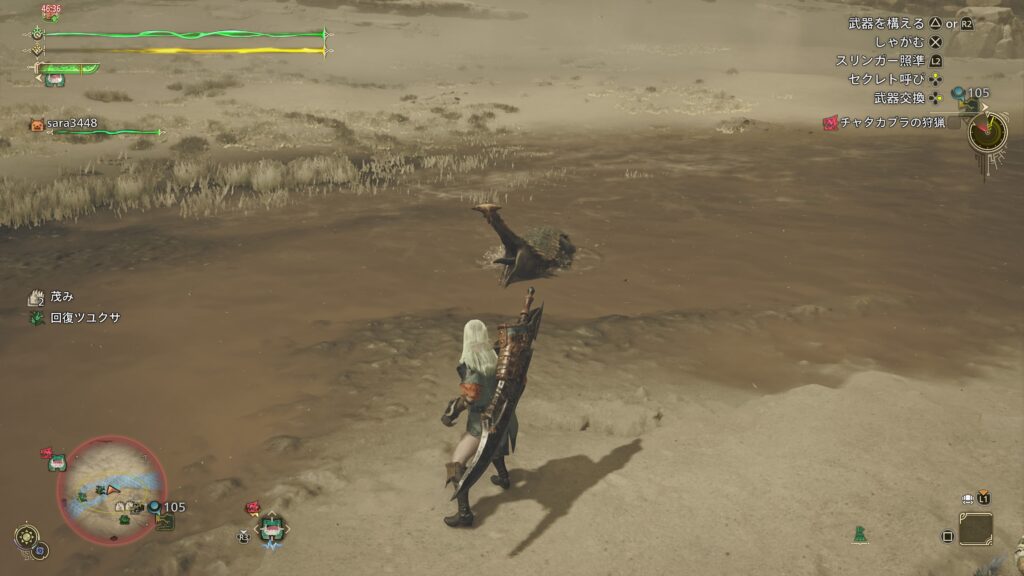This screenshot has height=576, width=1024.
Task: Select the targeted monster icon with blue marker
Action: pyautogui.click(x=271, y=527)
